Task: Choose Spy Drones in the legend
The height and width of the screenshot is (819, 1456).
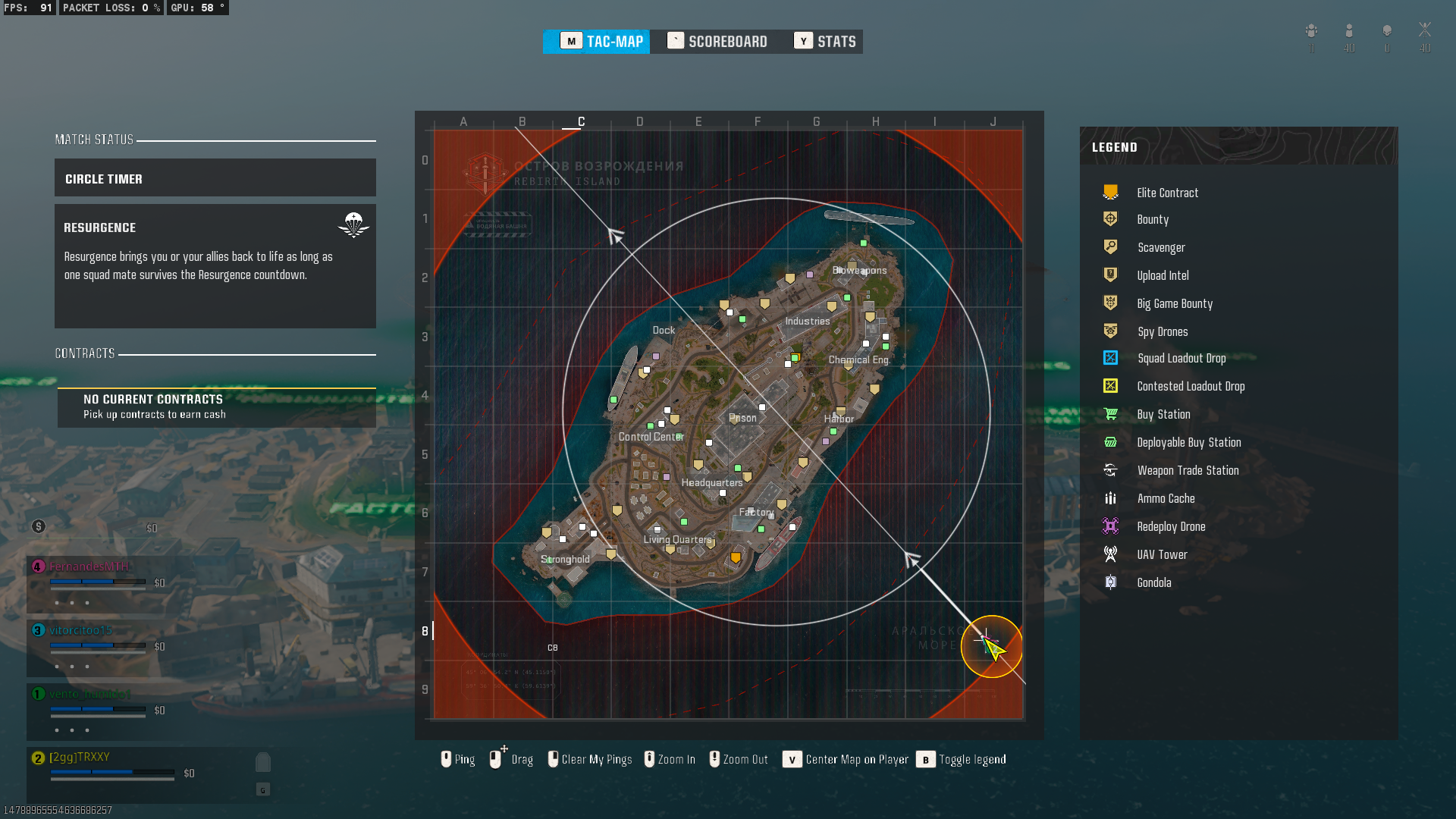Action: point(1162,332)
